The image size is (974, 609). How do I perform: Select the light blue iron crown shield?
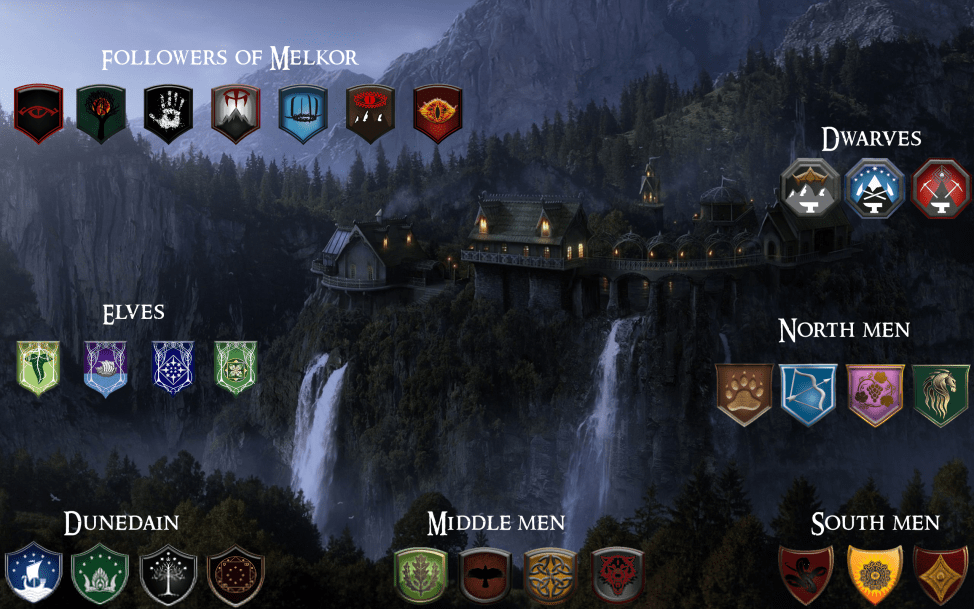tap(303, 111)
